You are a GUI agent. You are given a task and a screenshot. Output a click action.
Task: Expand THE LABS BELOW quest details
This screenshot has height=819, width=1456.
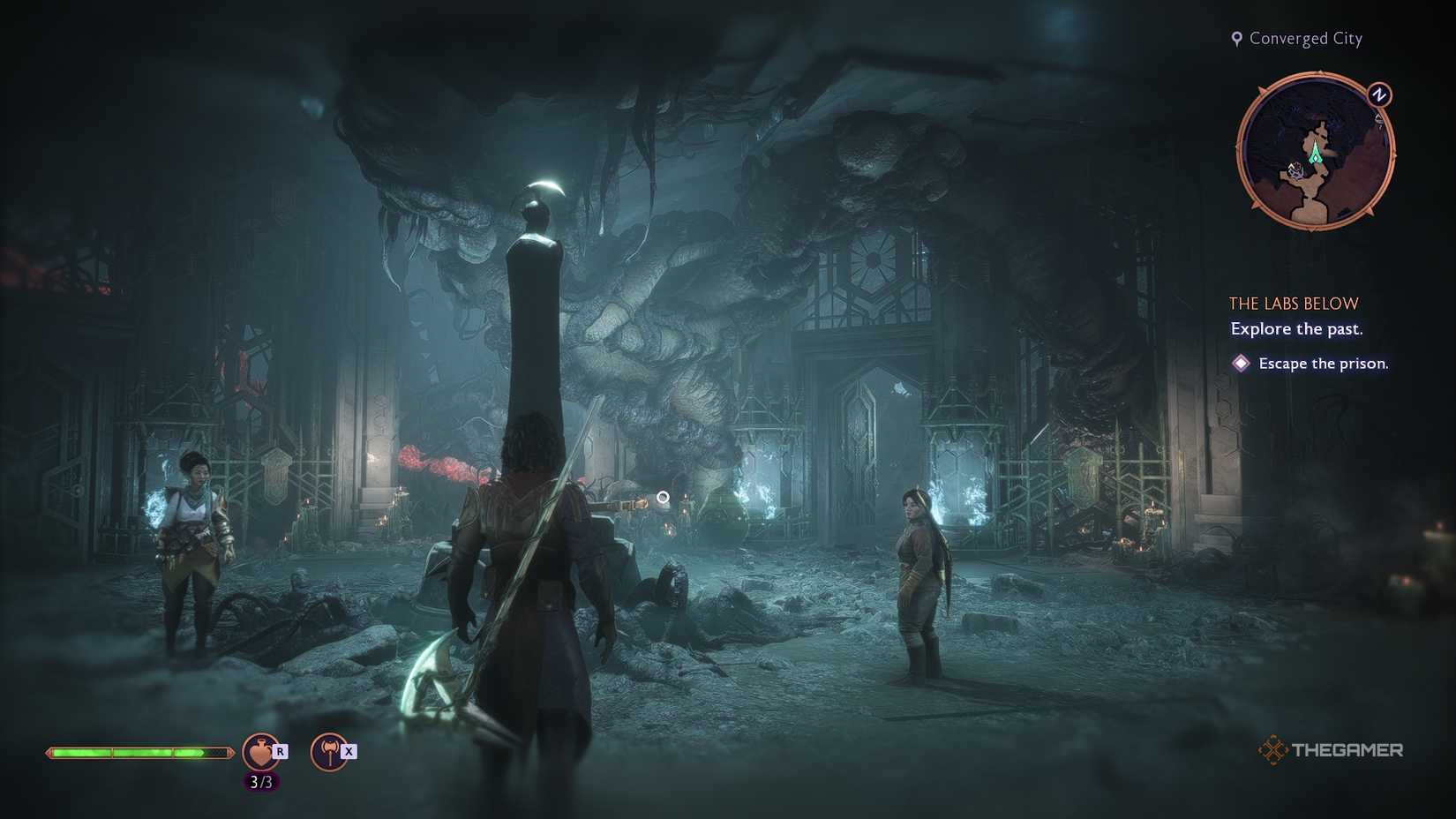[x=1293, y=303]
